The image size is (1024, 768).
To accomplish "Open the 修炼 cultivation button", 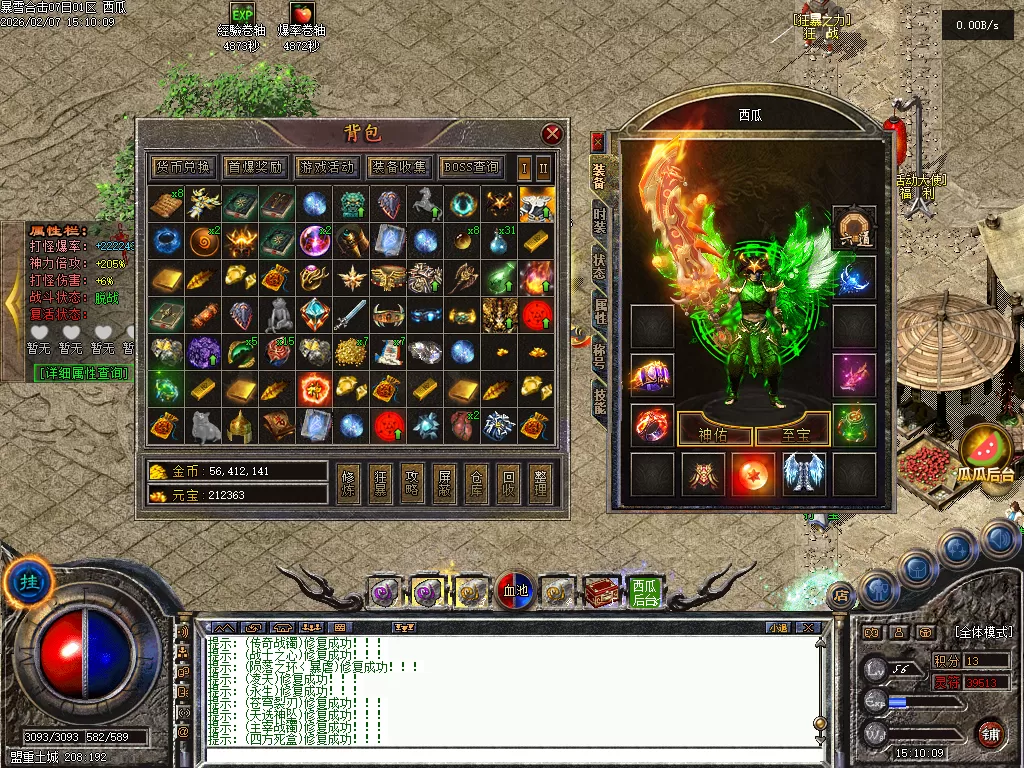I will [347, 483].
